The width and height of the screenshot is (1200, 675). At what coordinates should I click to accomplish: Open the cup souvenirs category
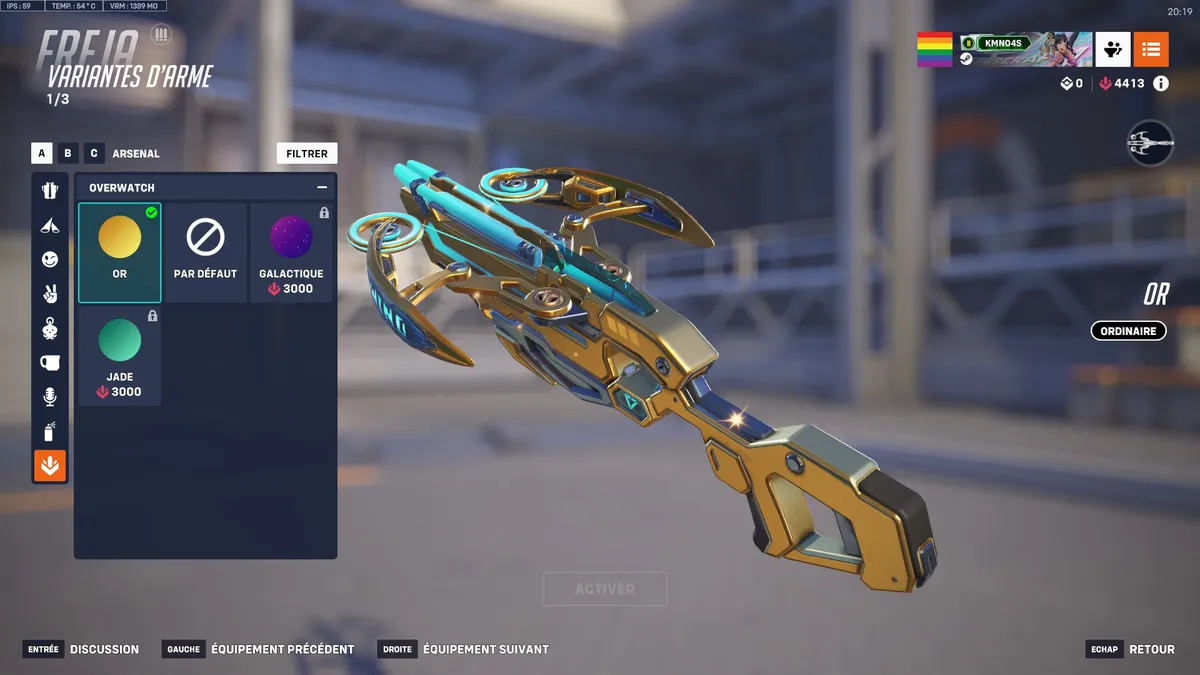click(50, 363)
